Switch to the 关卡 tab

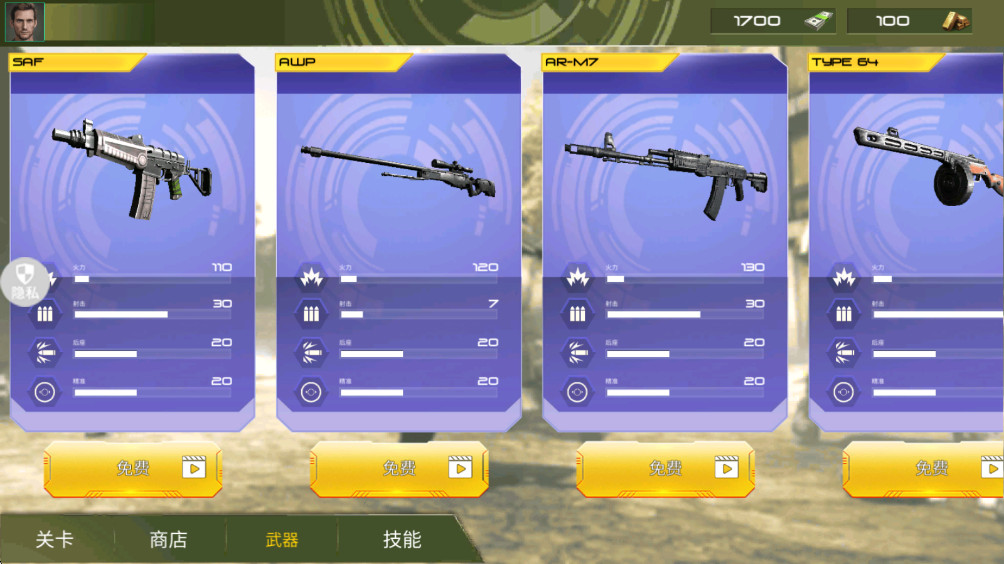pos(55,540)
